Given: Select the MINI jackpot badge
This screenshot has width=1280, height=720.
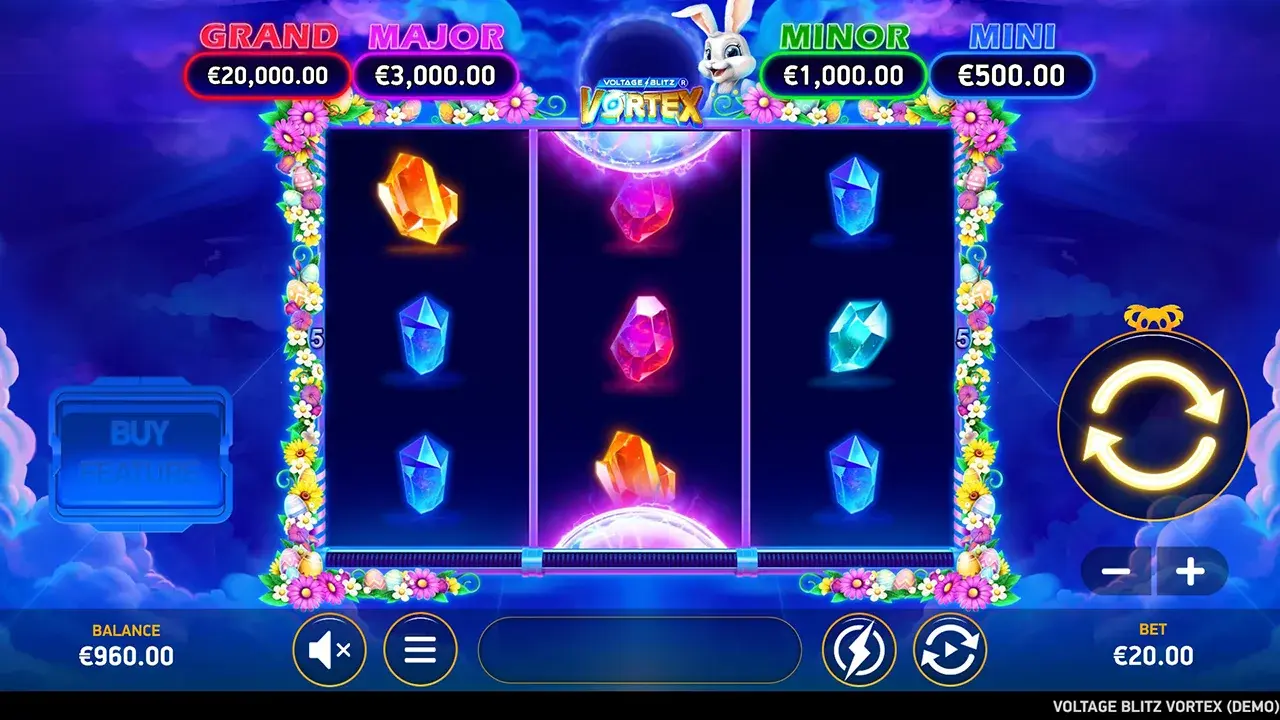Looking at the screenshot, I should pyautogui.click(x=1013, y=75).
